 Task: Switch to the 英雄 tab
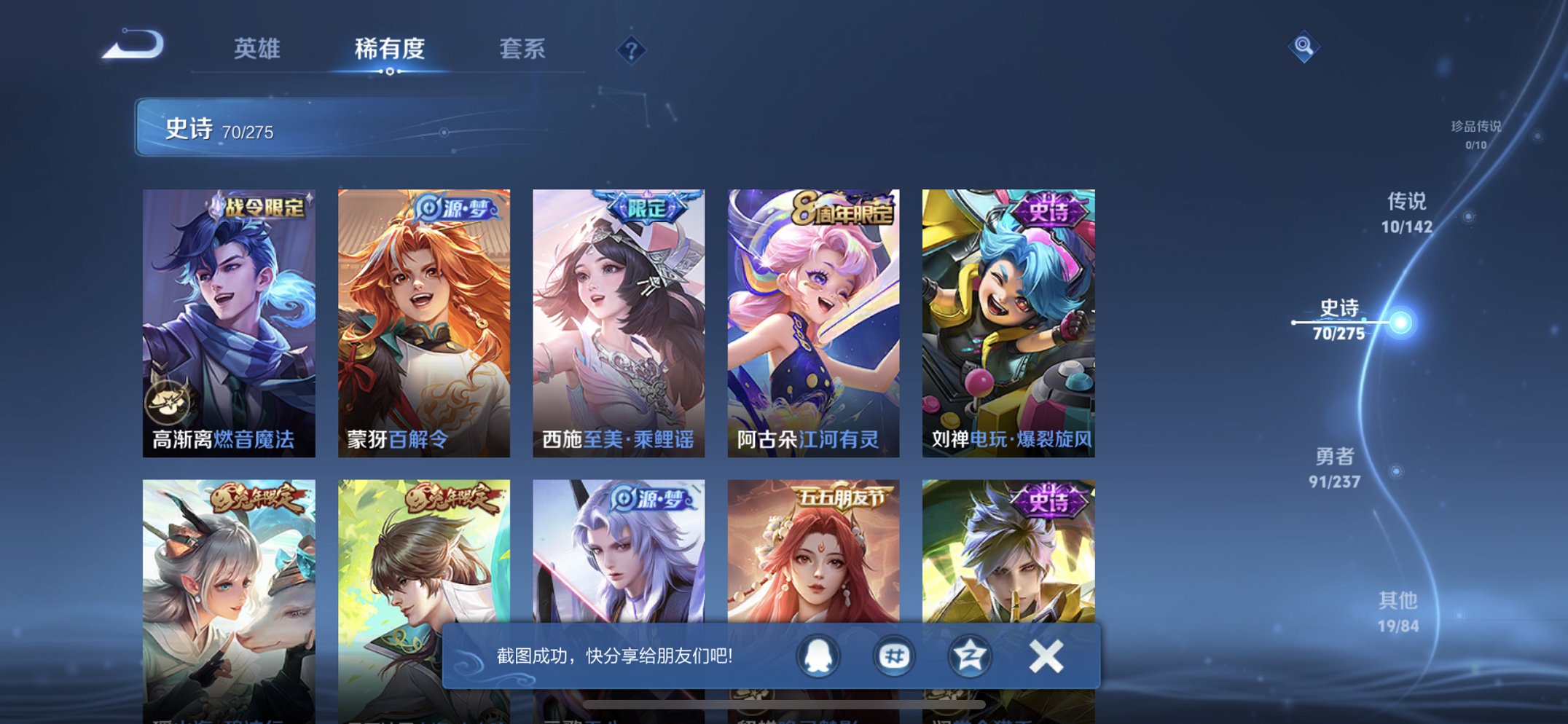[257, 50]
